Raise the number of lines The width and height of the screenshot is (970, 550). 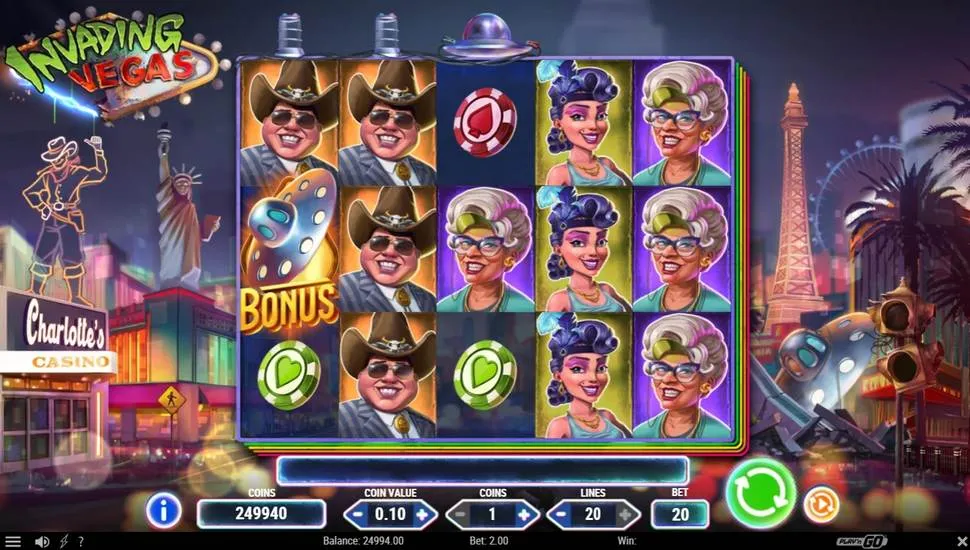coord(627,514)
